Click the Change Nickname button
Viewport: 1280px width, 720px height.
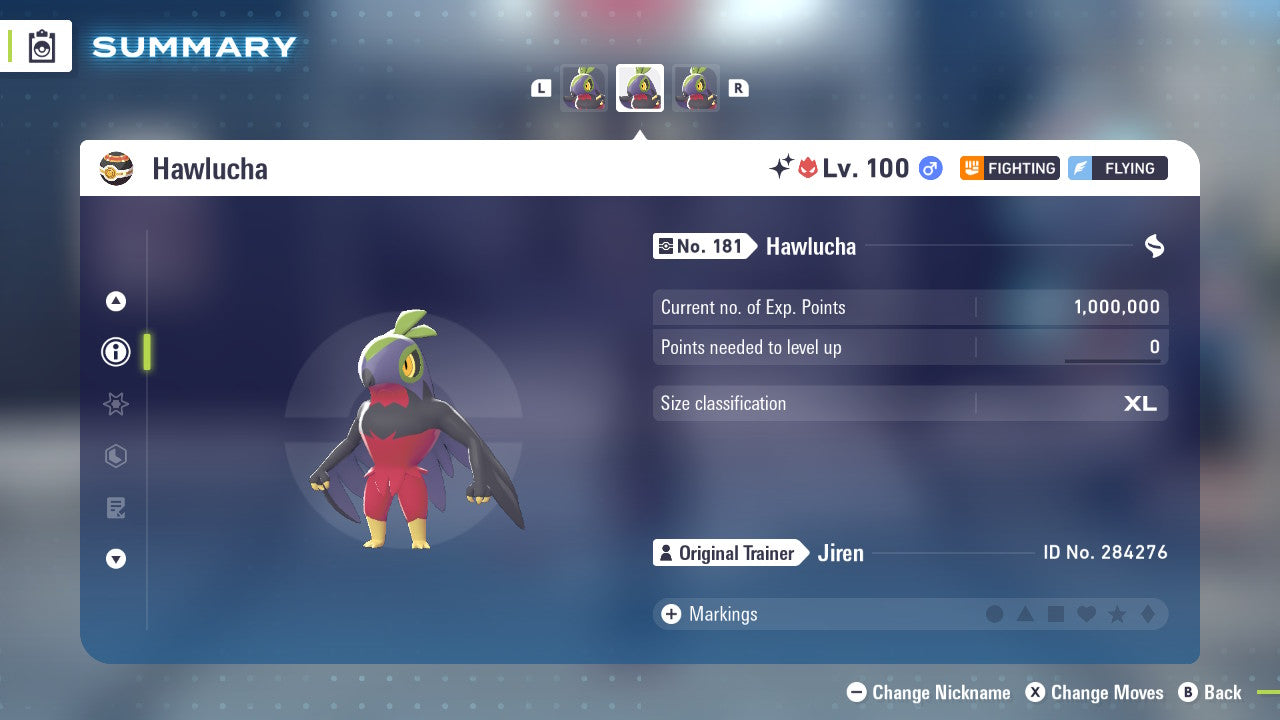point(928,692)
